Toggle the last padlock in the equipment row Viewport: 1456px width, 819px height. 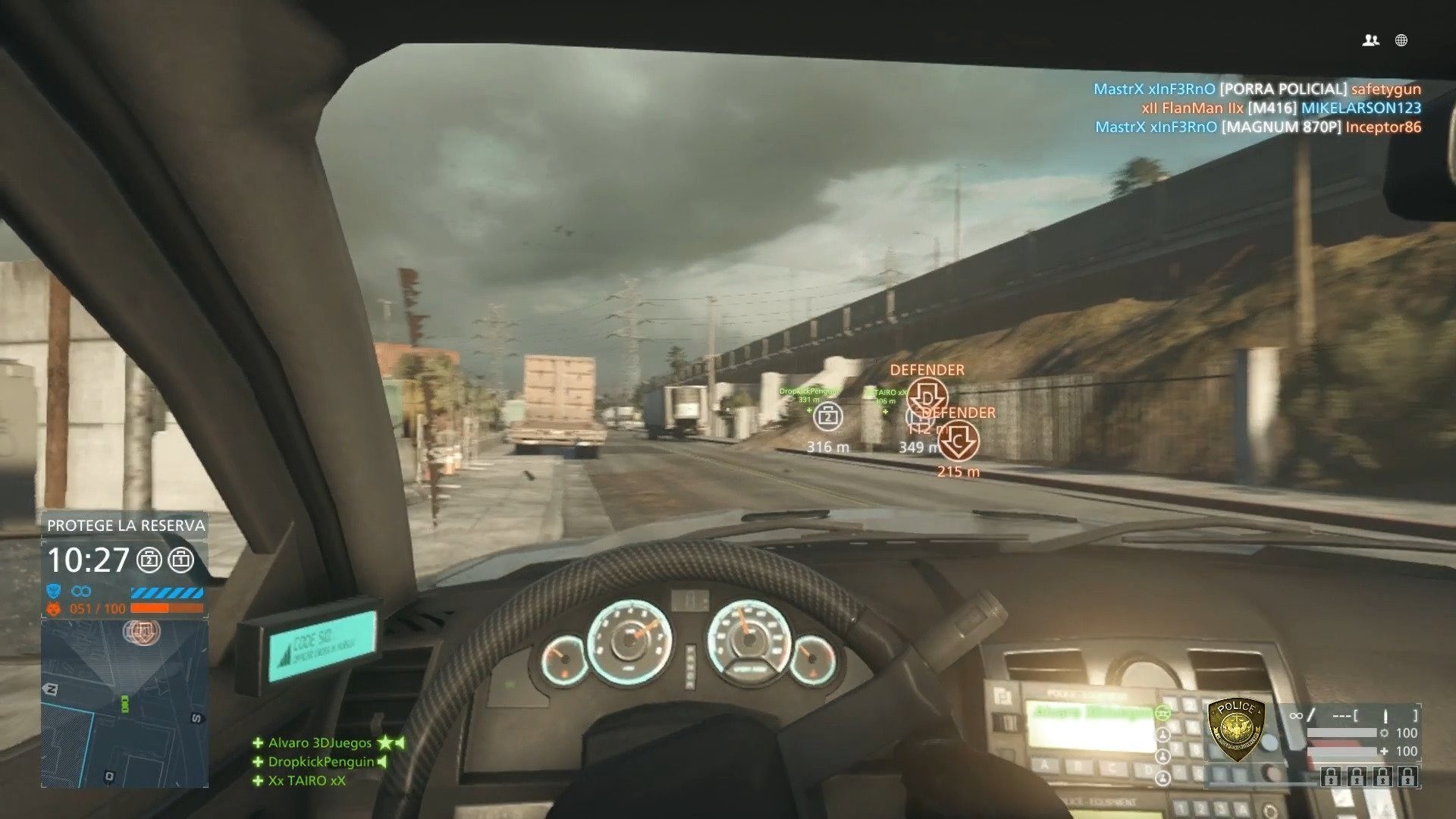[1408, 778]
